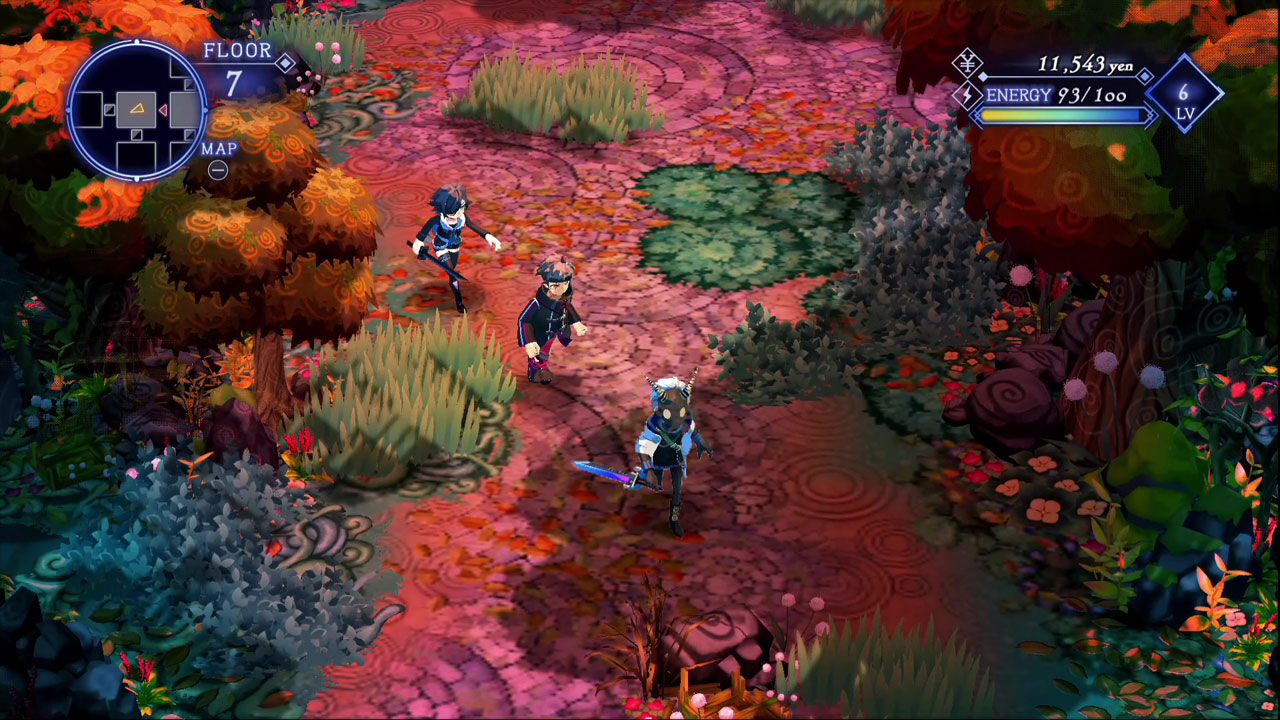Viewport: 1280px width, 720px height.
Task: Expand the left unexplored minimap room
Action: pos(92,109)
